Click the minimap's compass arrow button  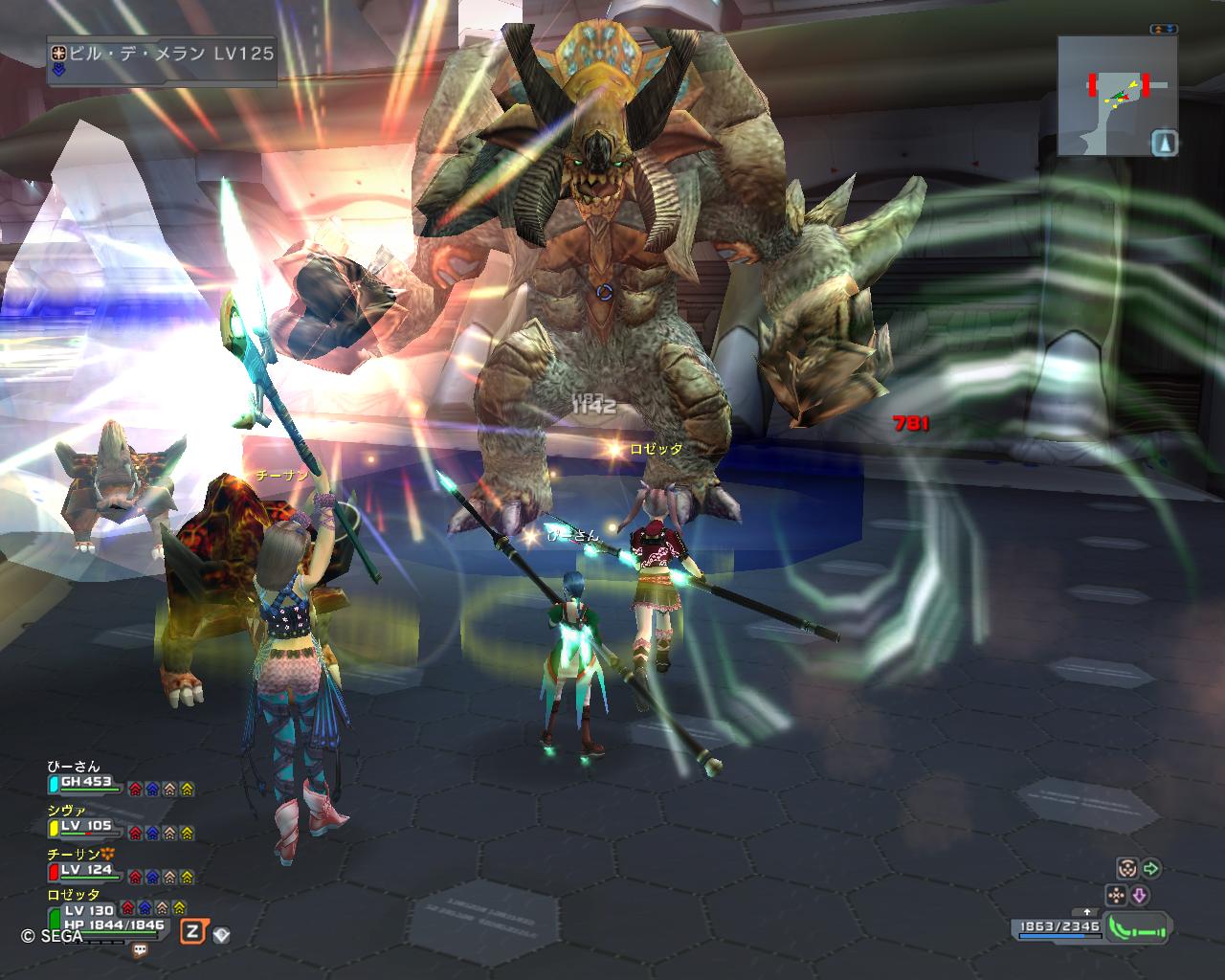click(x=1164, y=143)
